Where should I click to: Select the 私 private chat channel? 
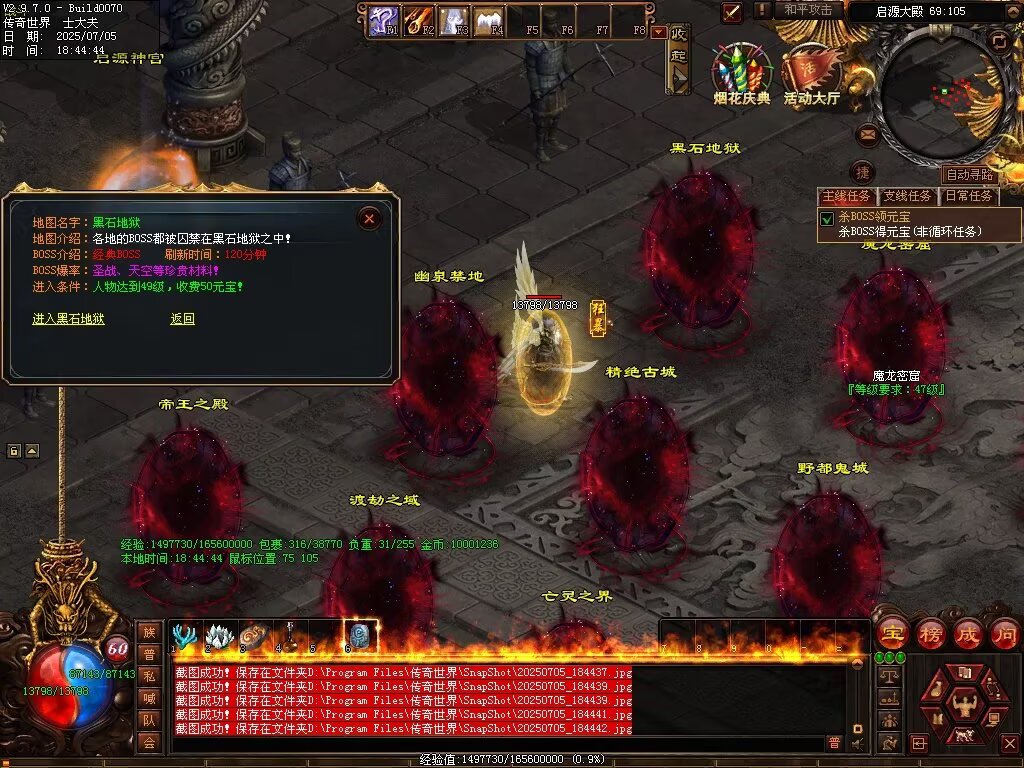[149, 676]
